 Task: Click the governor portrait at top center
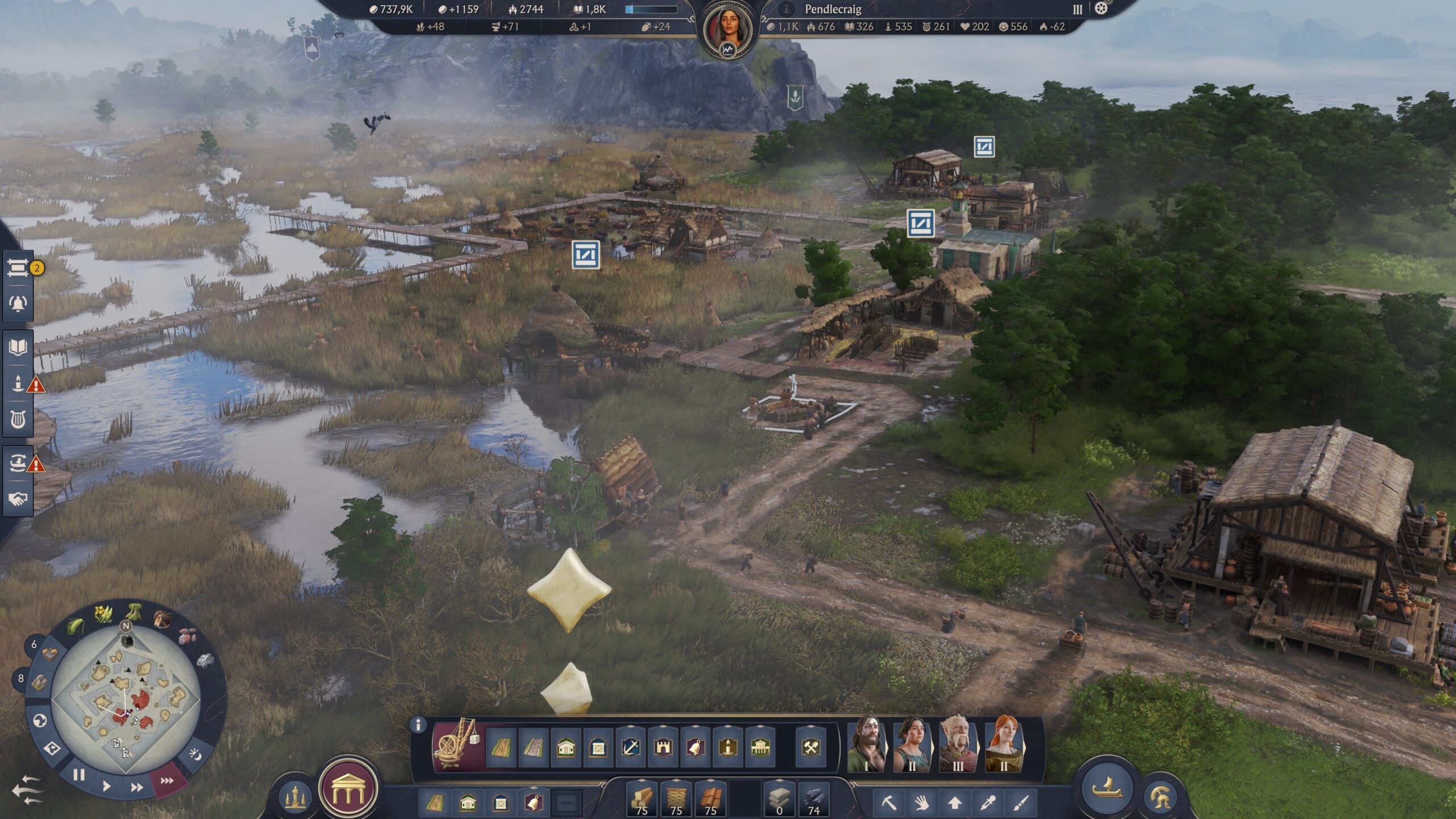coord(727,30)
